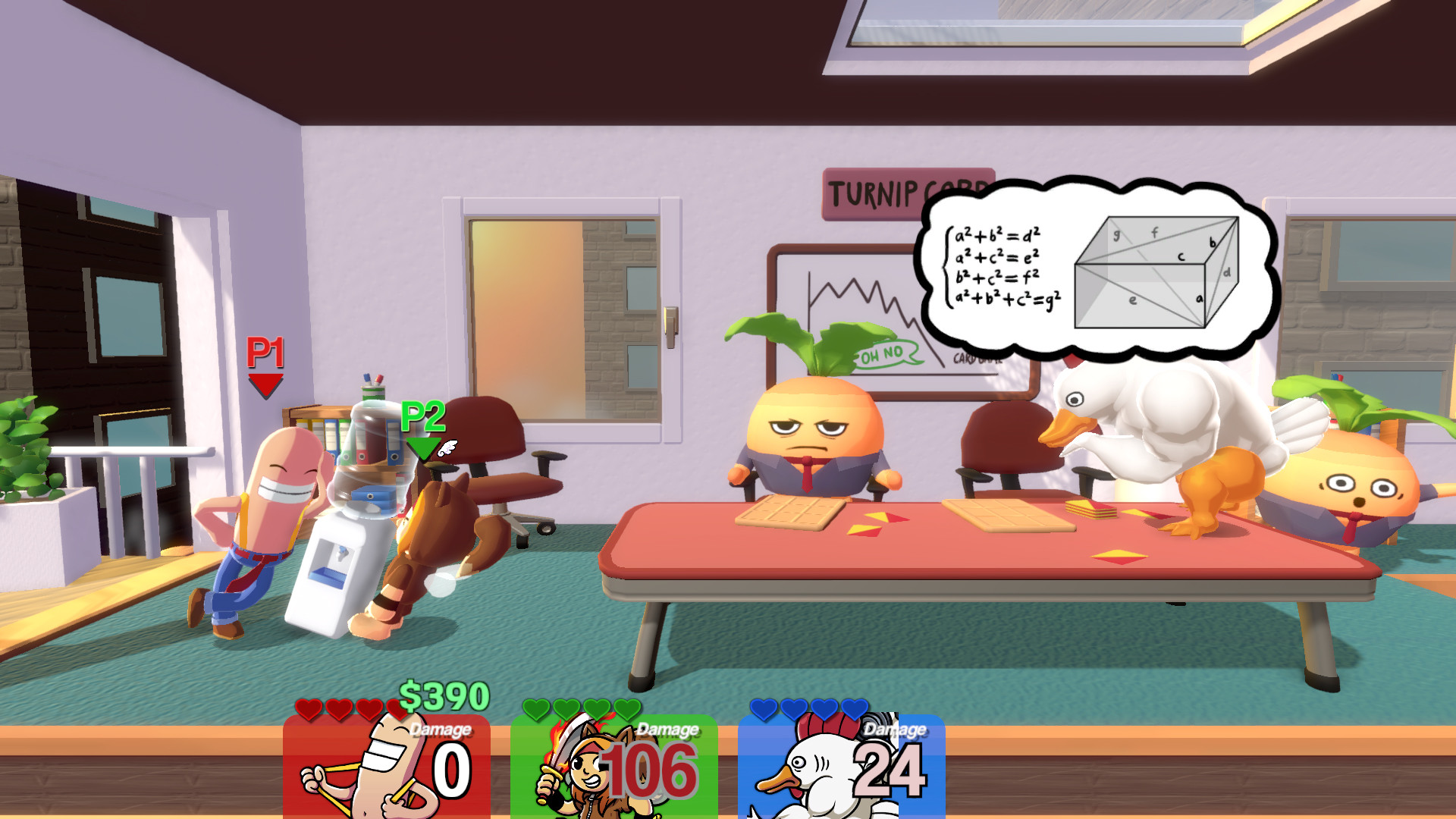This screenshot has height=819, width=1456.
Task: Click the wing icon next to the P2 arrow
Action: tap(447, 447)
